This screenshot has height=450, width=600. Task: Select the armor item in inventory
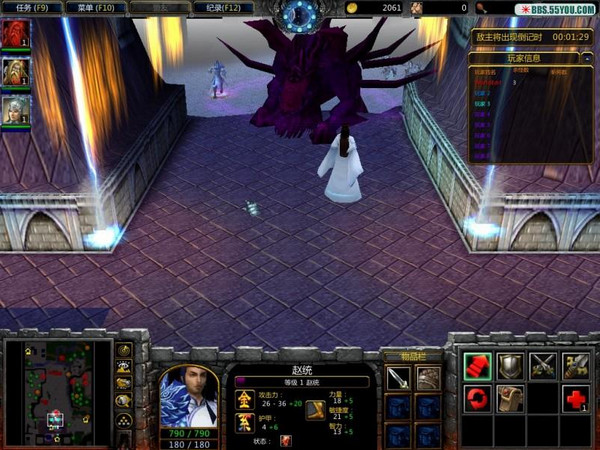428,378
